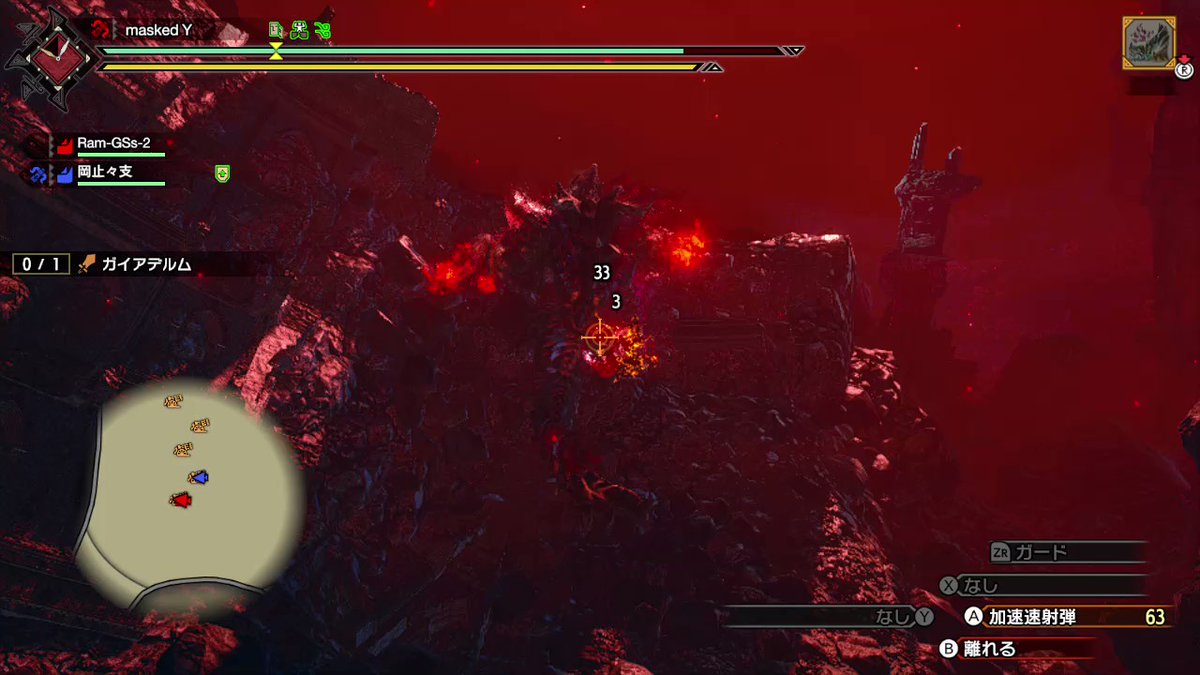This screenshot has width=1200, height=675.
Task: Open the circular minimap
Action: point(190,495)
